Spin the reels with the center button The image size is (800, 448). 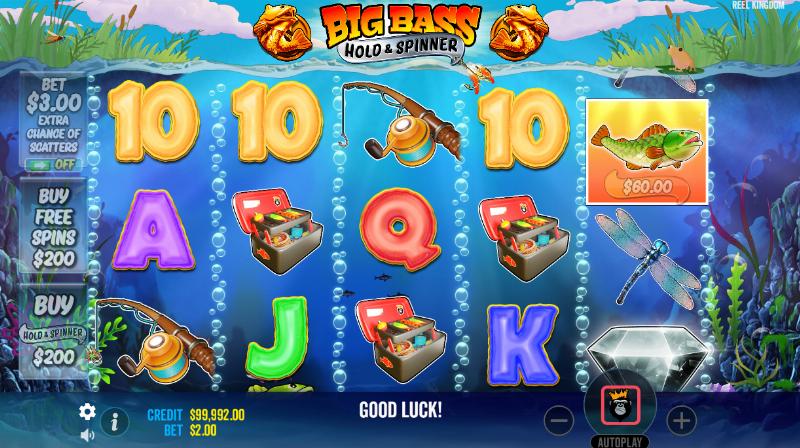click(620, 411)
